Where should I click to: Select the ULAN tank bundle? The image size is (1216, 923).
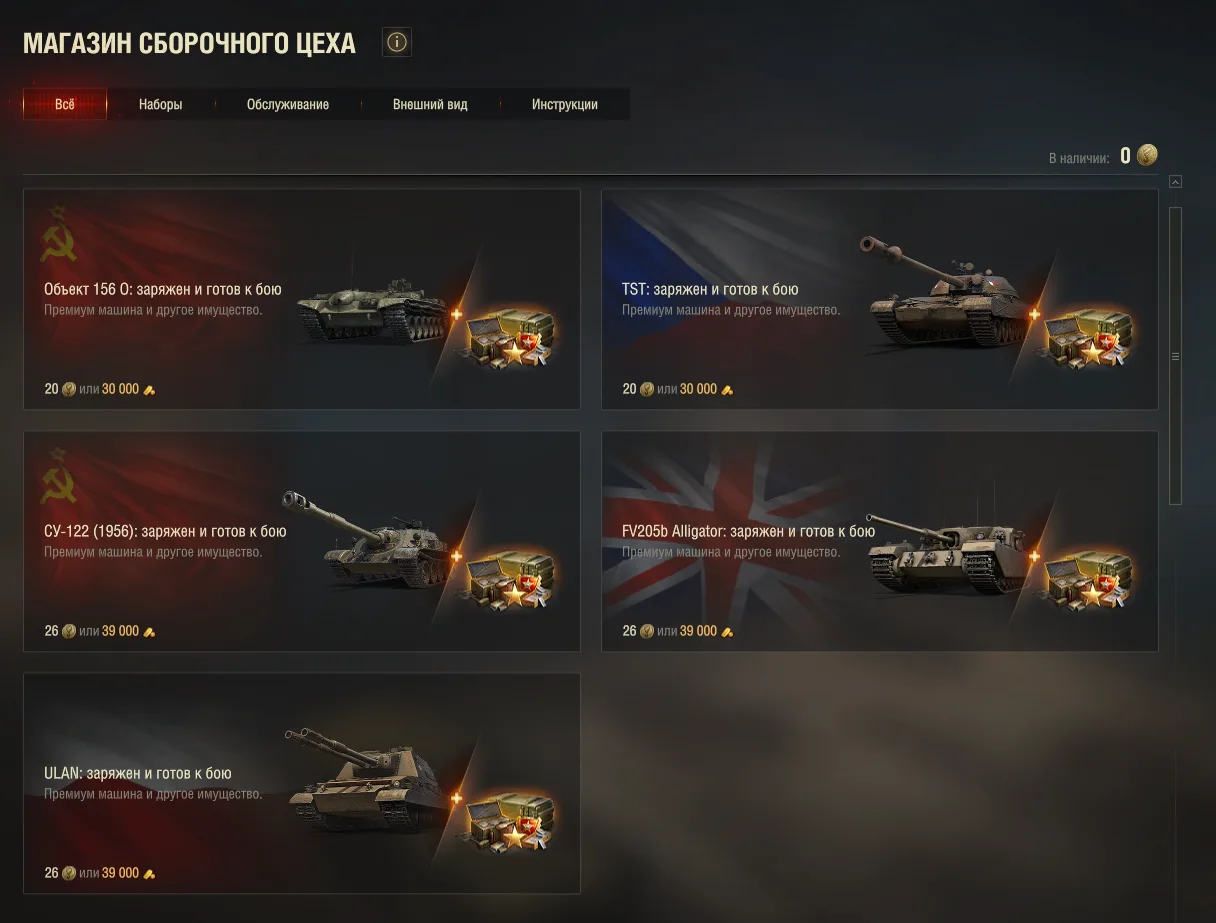[301, 783]
